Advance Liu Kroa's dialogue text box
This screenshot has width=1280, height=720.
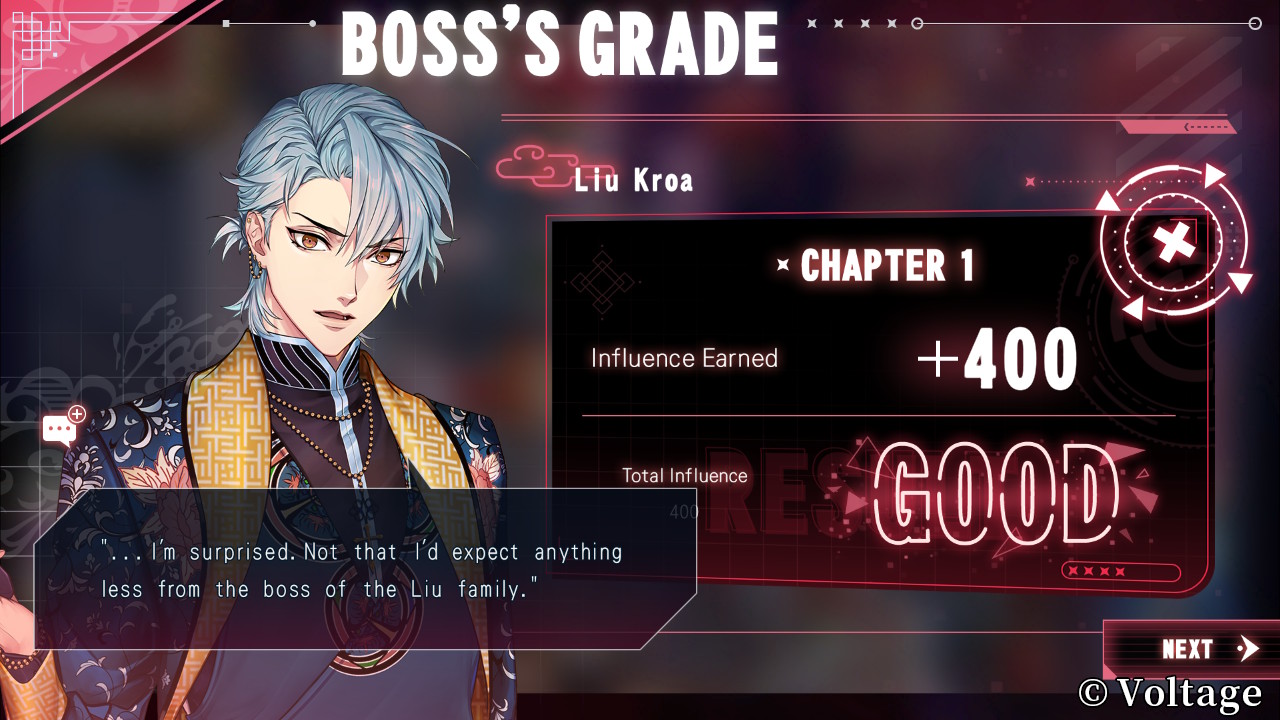click(365, 568)
